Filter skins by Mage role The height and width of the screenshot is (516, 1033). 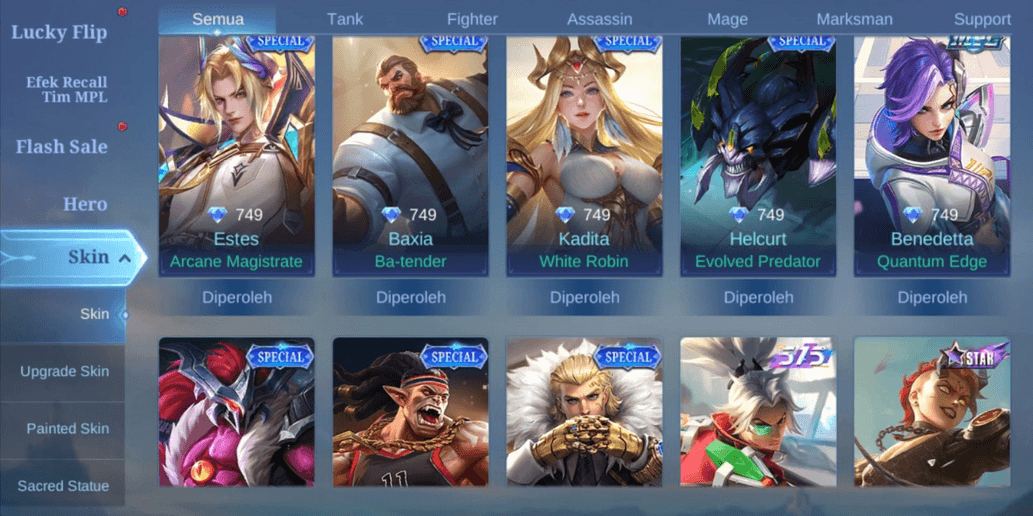[x=727, y=19]
